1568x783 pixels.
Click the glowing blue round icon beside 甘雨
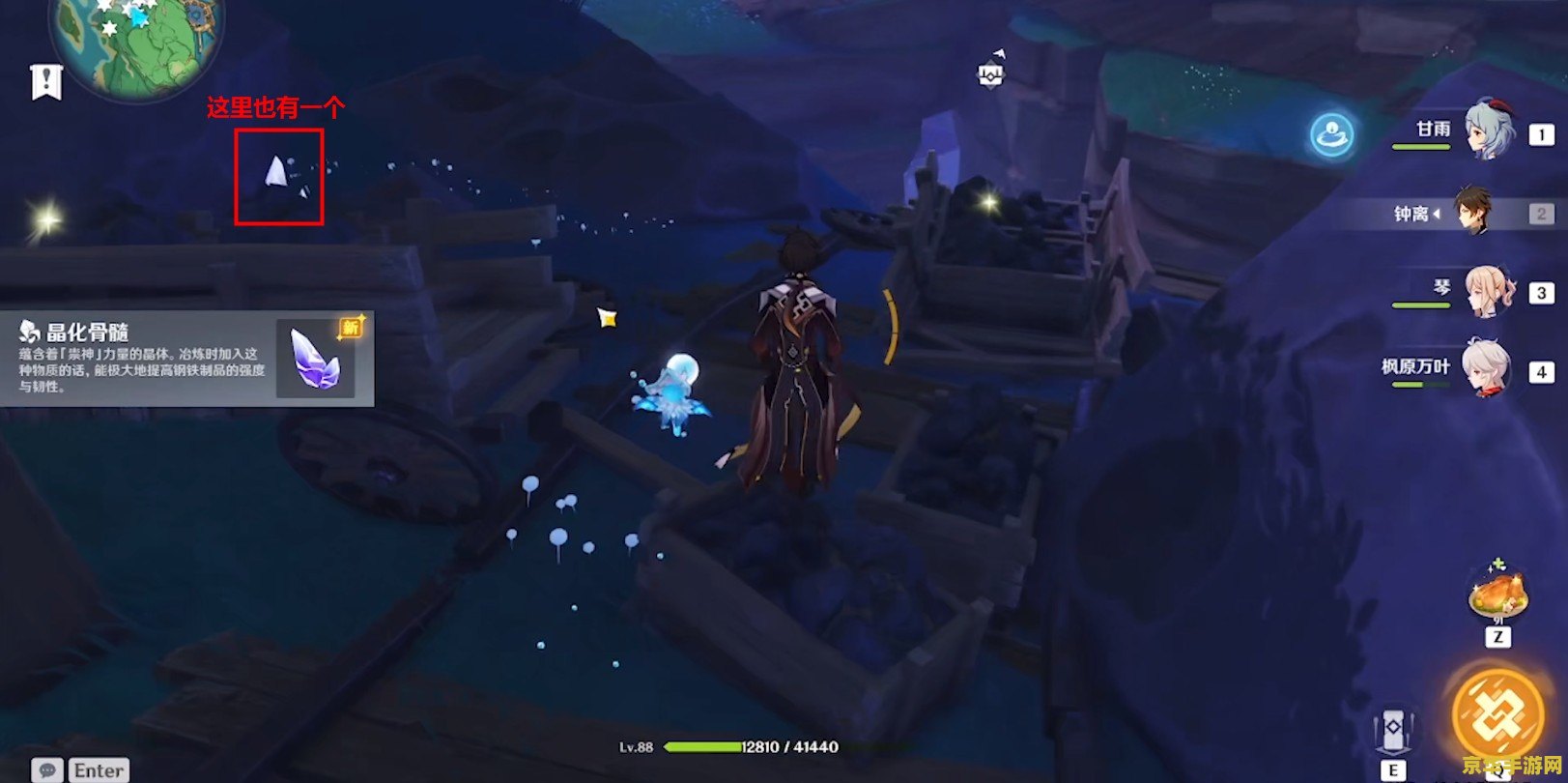coord(1332,135)
